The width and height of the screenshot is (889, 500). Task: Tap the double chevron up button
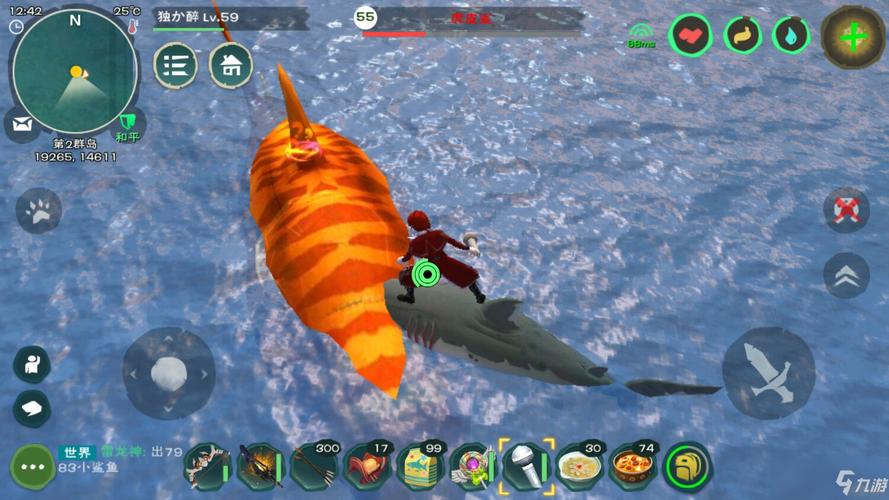pyautogui.click(x=846, y=275)
